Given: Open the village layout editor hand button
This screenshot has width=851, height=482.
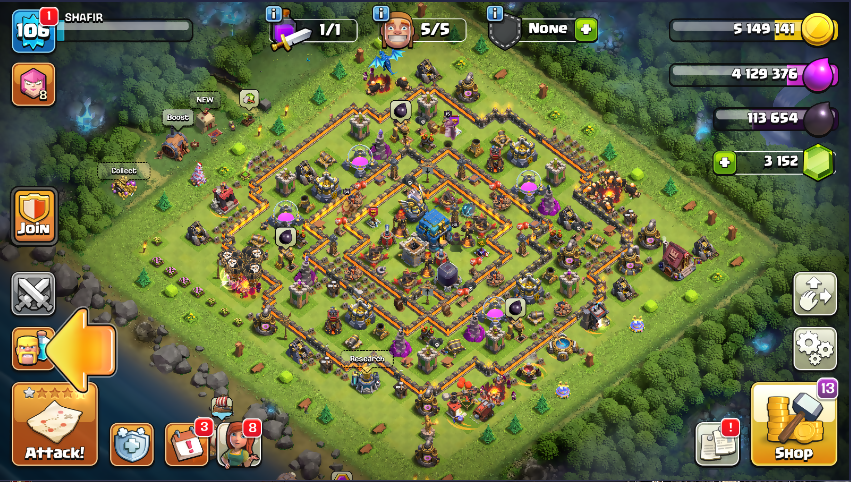Looking at the screenshot, I should tap(815, 294).
